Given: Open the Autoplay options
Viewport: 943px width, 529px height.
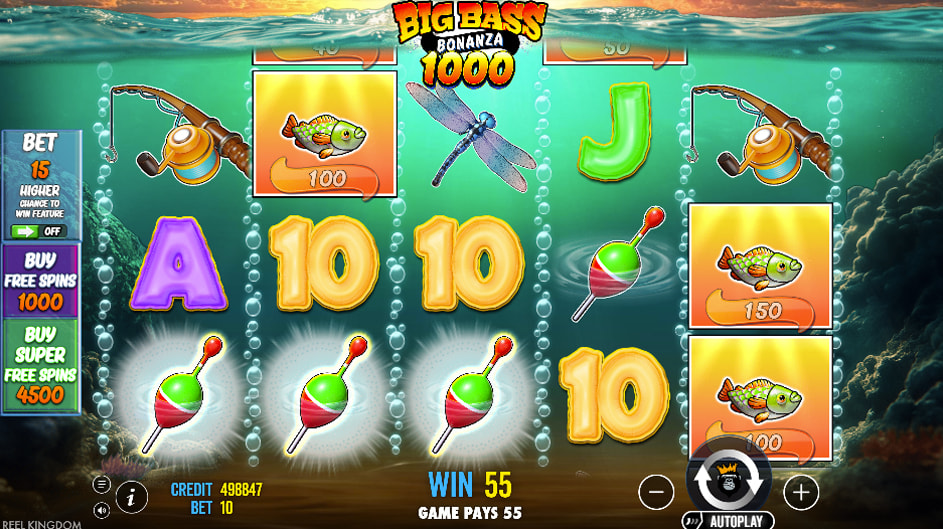Looking at the screenshot, I should [728, 521].
